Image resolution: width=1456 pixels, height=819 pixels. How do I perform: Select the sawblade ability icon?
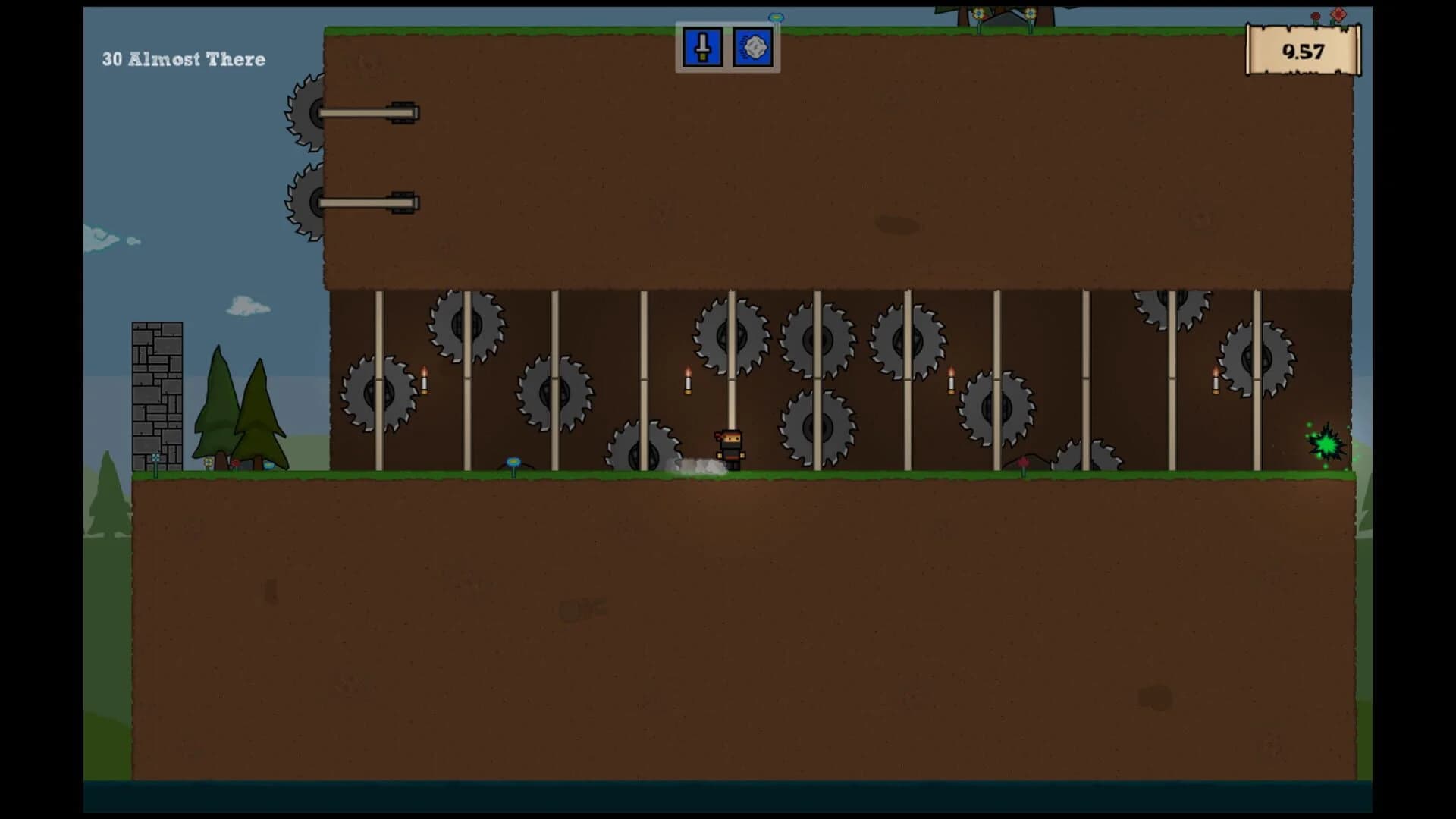[x=753, y=47]
